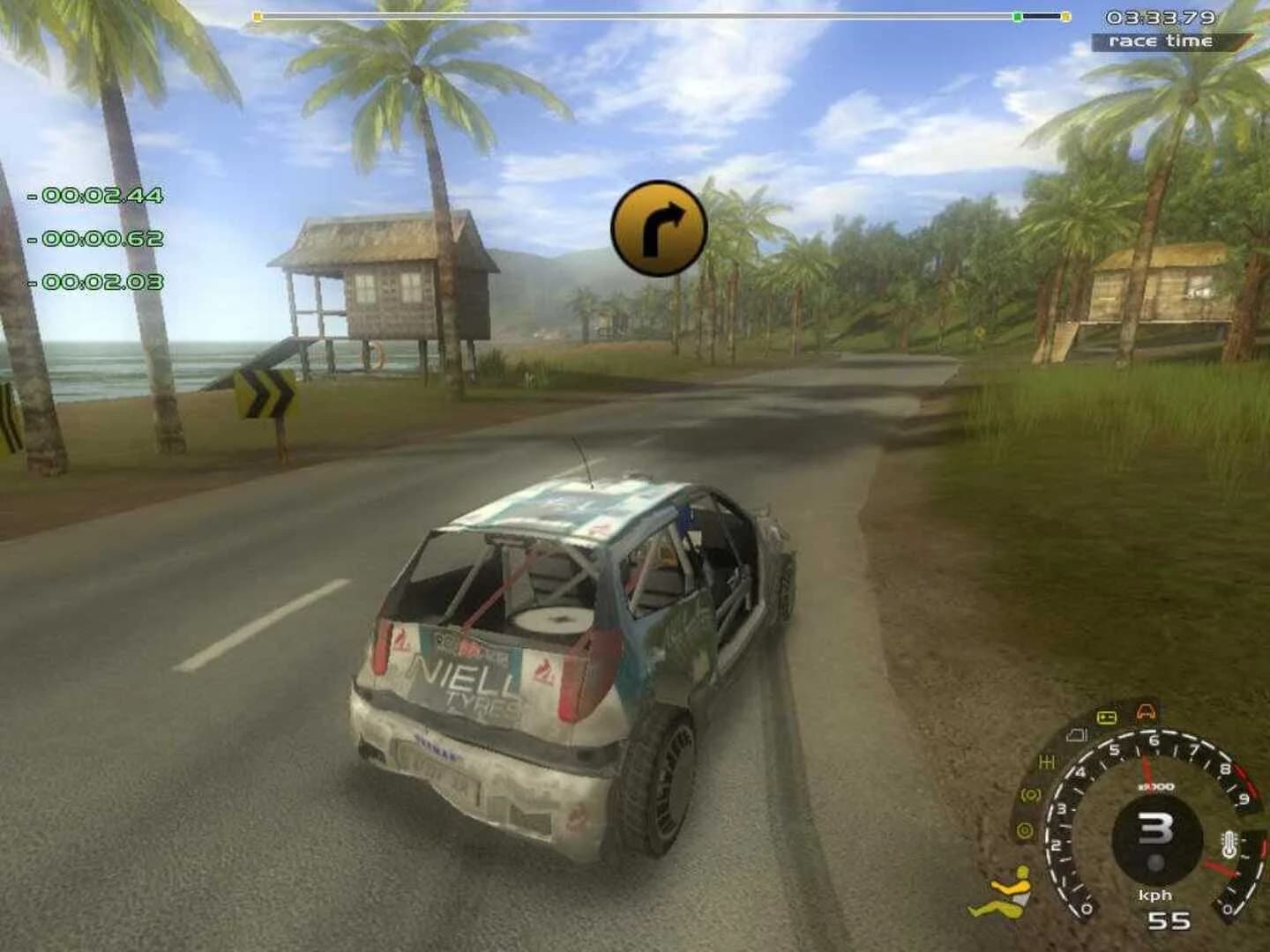Viewport: 1270px width, 952px height.
Task: Click the split time -00:00.62 text
Action: tap(97, 238)
